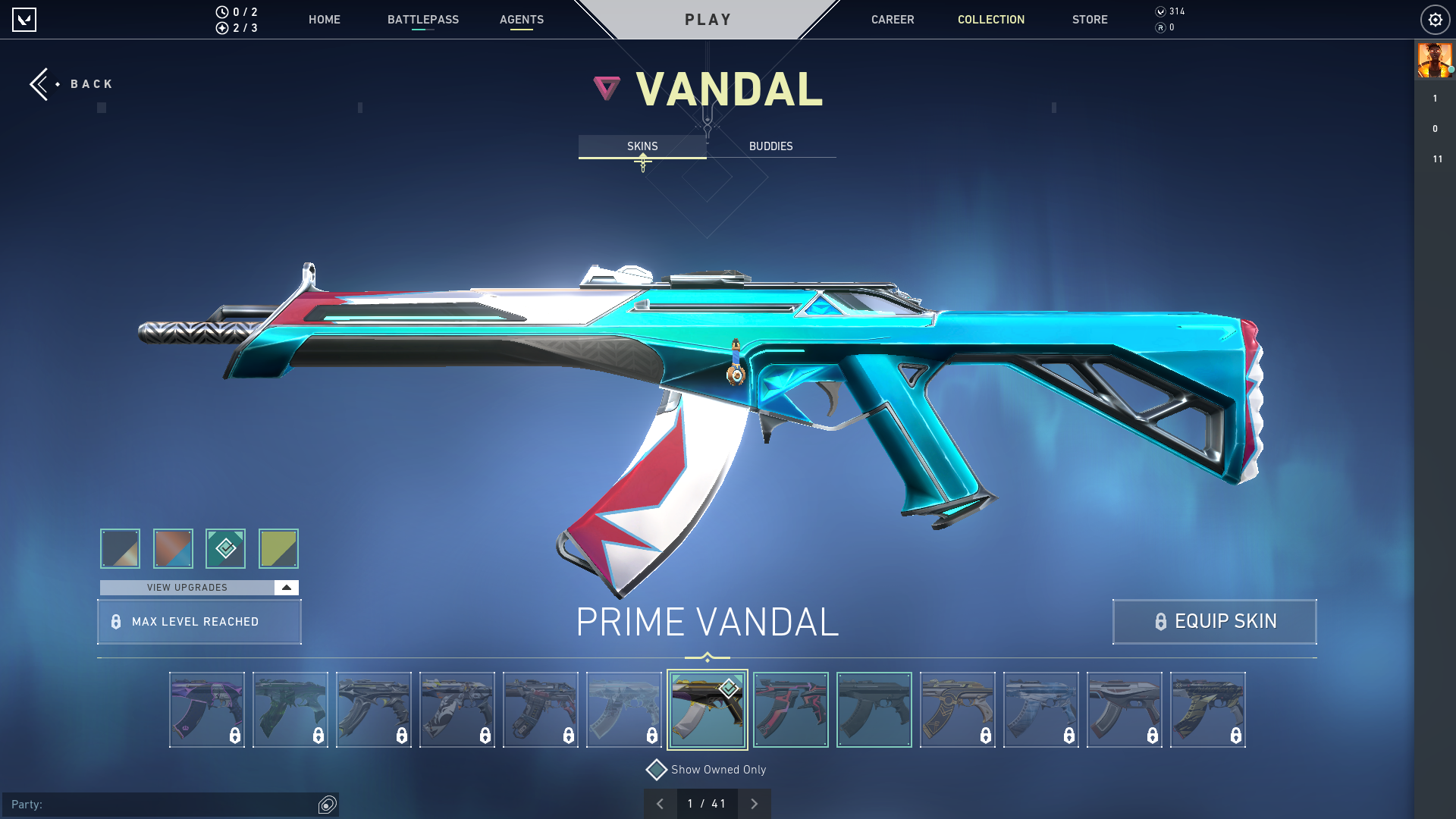1456x819 pixels.
Task: Click the lock icon on the MAX LEVEL REACHED bar
Action: click(115, 622)
